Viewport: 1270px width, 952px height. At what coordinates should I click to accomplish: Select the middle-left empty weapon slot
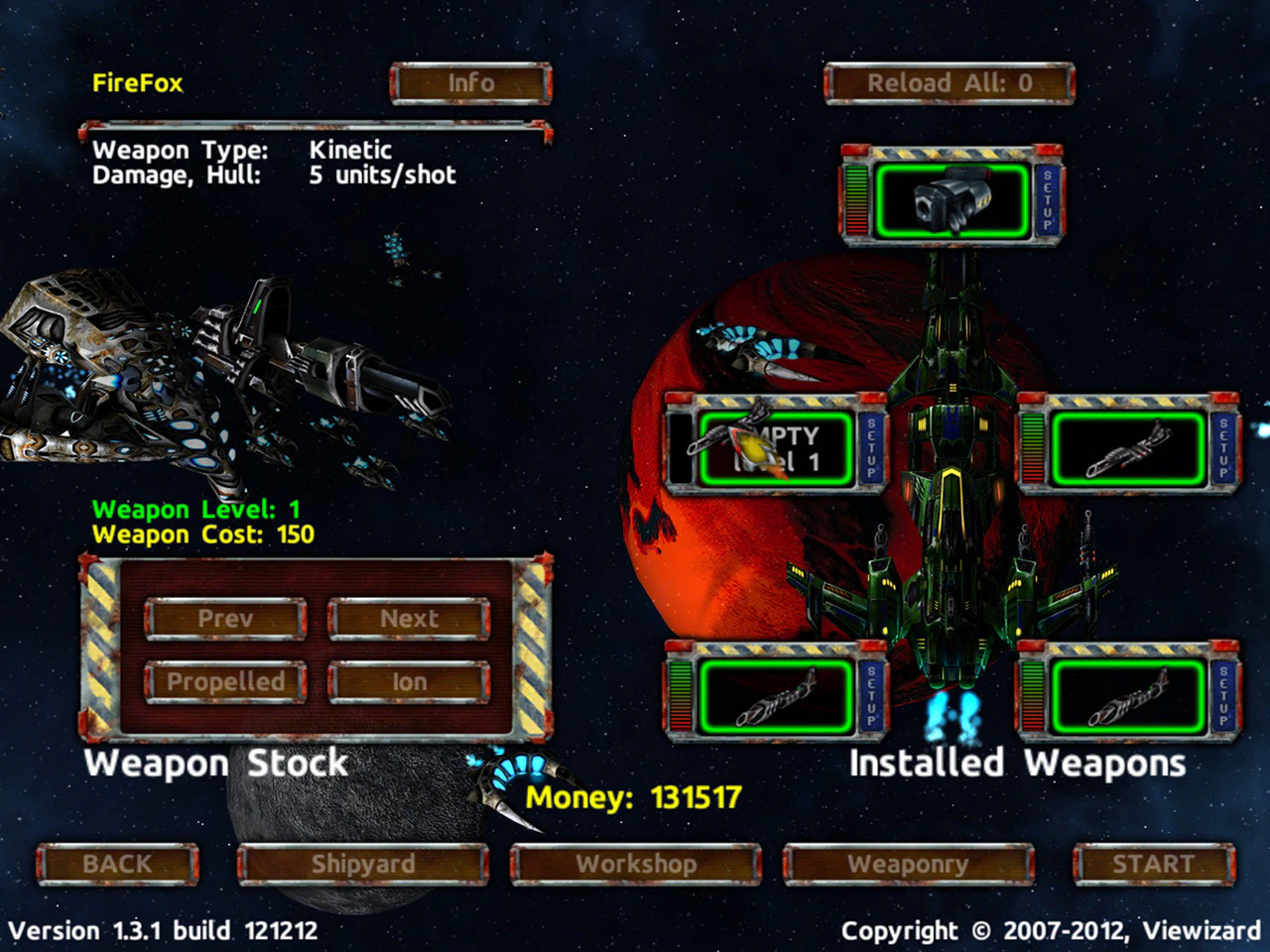tap(776, 449)
